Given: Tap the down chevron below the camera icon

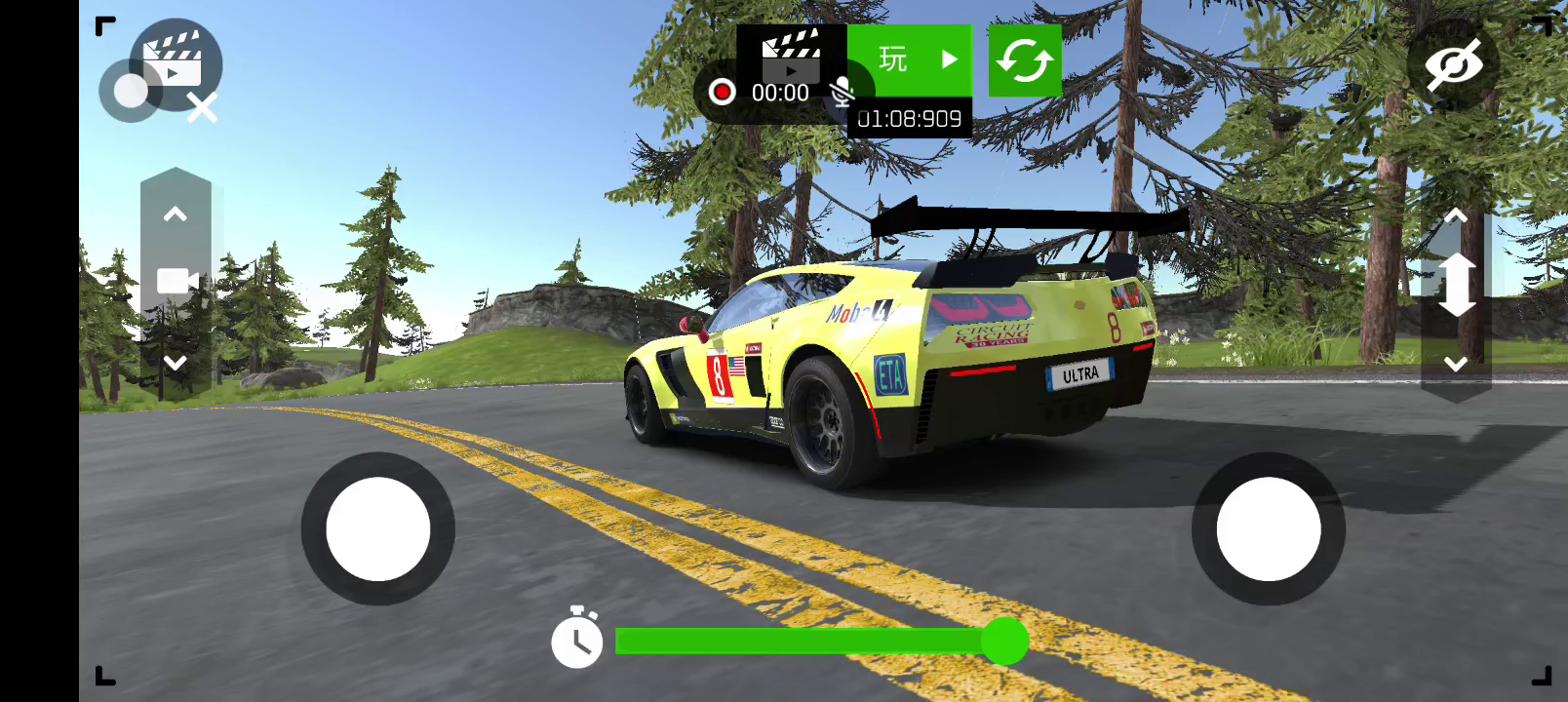Looking at the screenshot, I should point(176,363).
